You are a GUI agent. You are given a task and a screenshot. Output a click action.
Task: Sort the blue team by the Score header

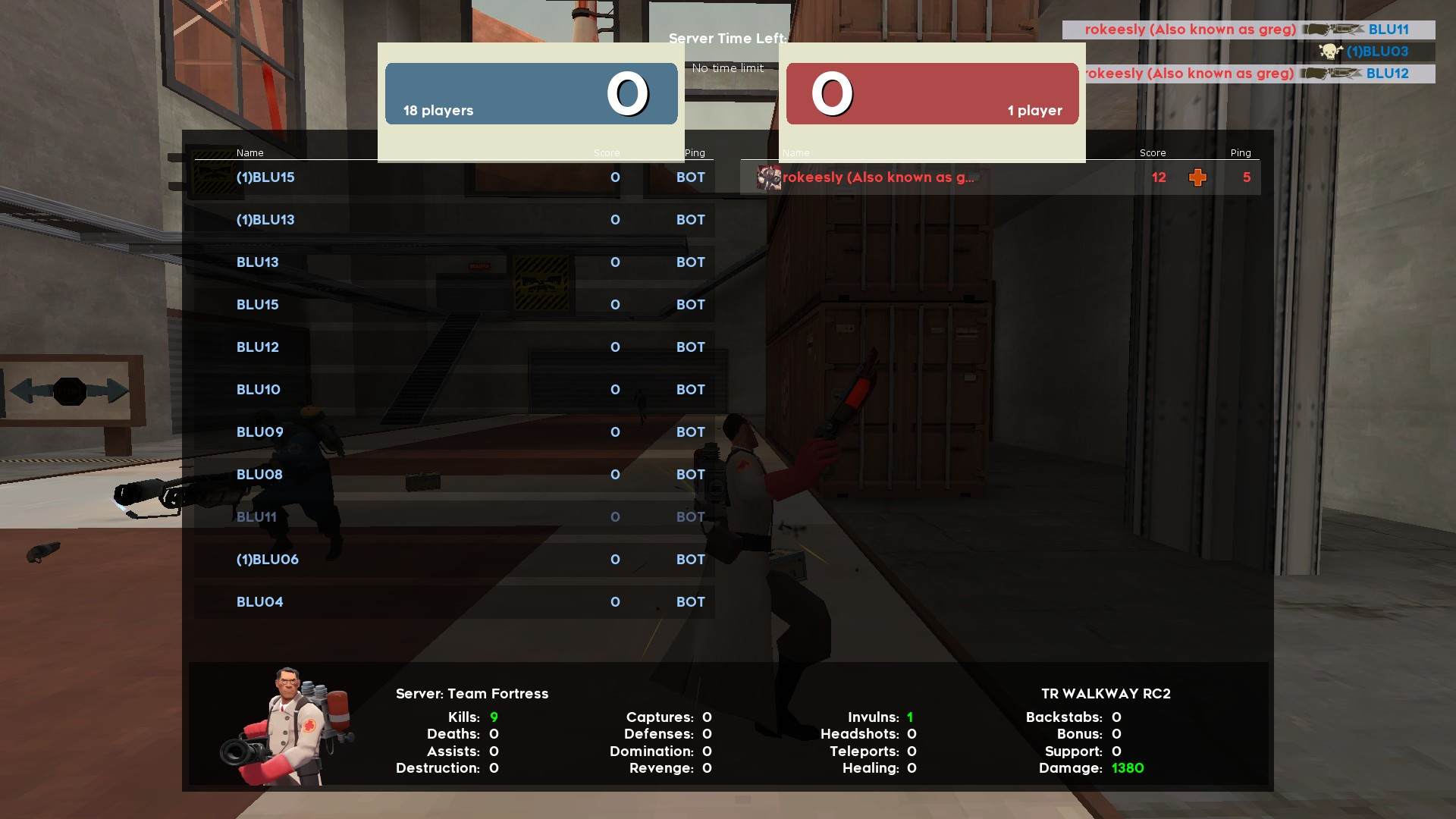[607, 152]
